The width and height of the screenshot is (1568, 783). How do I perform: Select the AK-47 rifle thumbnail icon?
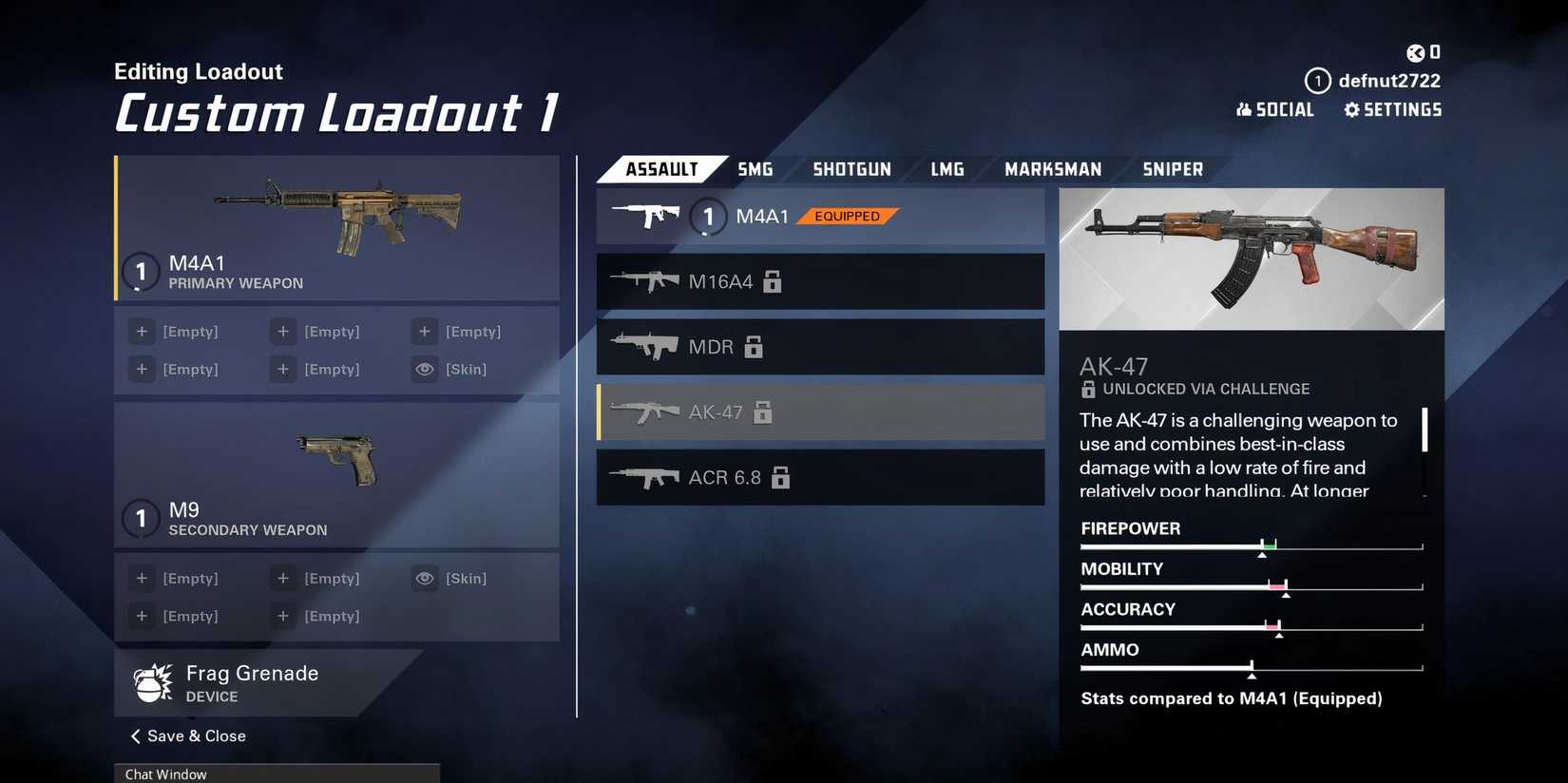coord(646,411)
